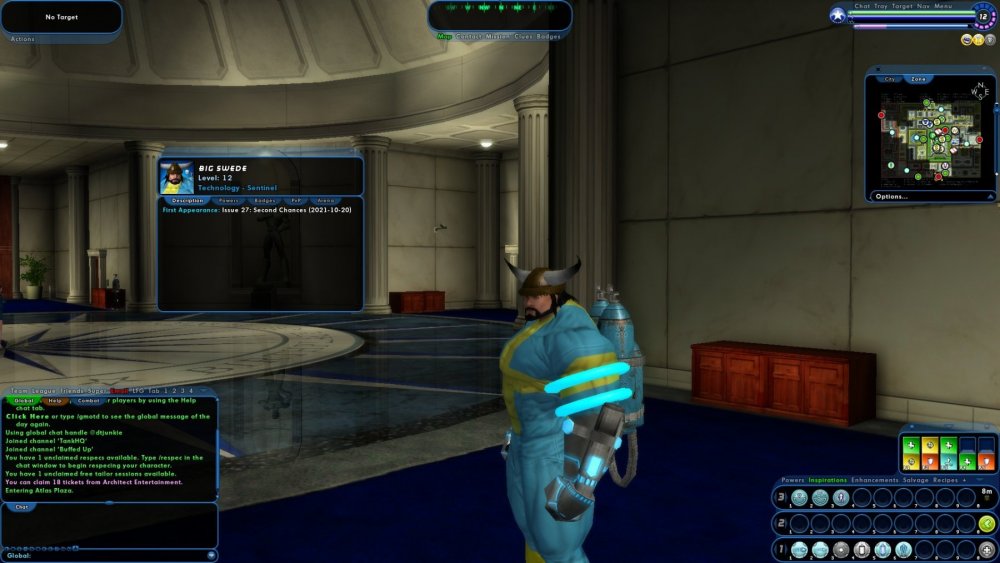Open the map Options dropdown
Viewport: 1000px width, 563px height.
tap(892, 196)
